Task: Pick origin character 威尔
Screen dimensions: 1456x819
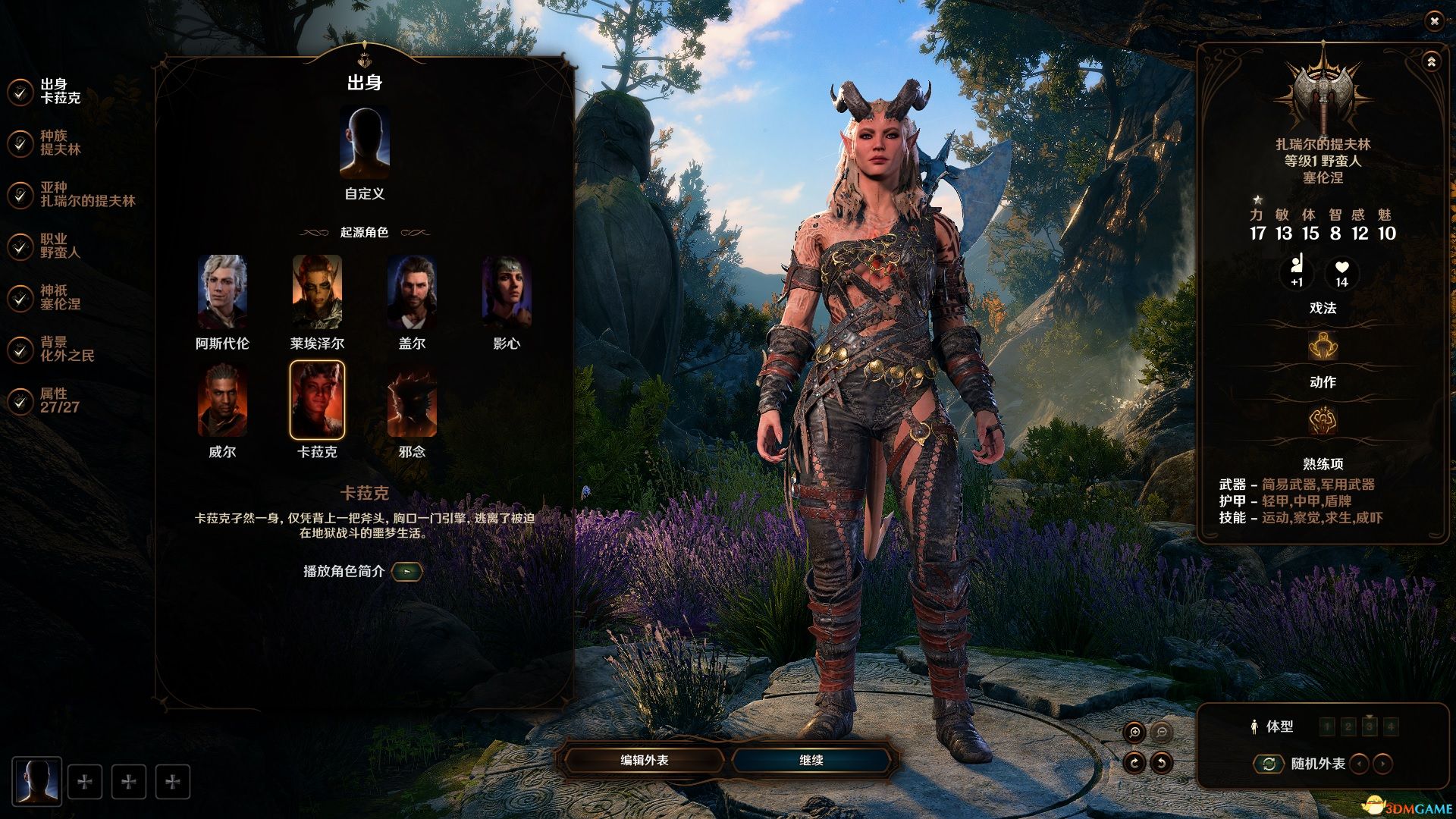Action: 222,400
